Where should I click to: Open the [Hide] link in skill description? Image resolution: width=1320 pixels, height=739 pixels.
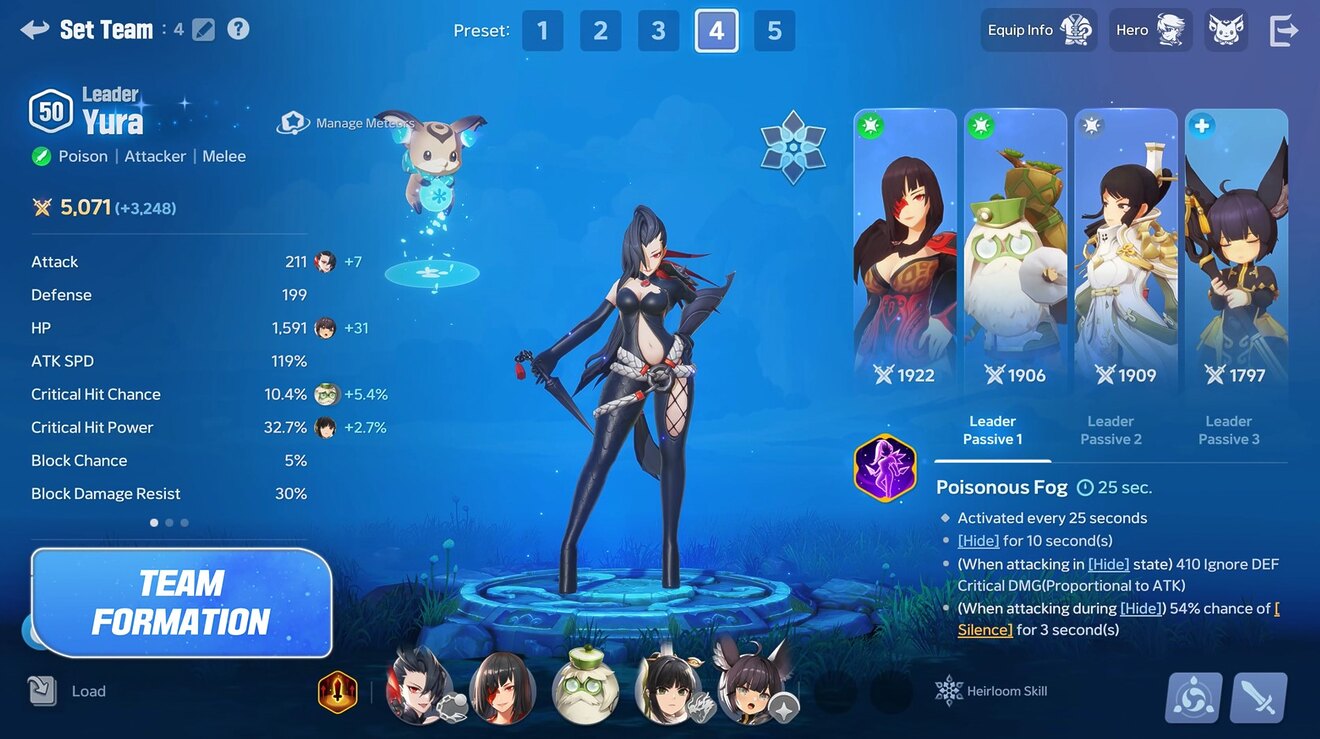(977, 540)
